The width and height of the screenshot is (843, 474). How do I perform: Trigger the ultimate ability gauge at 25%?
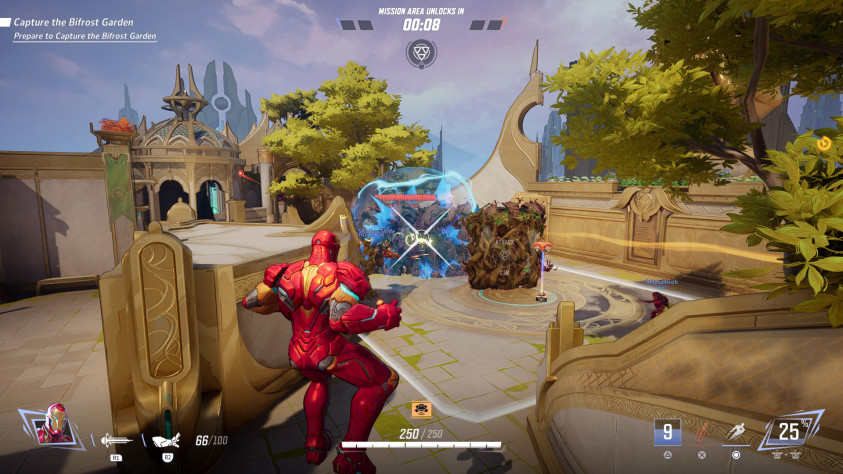pyautogui.click(x=790, y=431)
